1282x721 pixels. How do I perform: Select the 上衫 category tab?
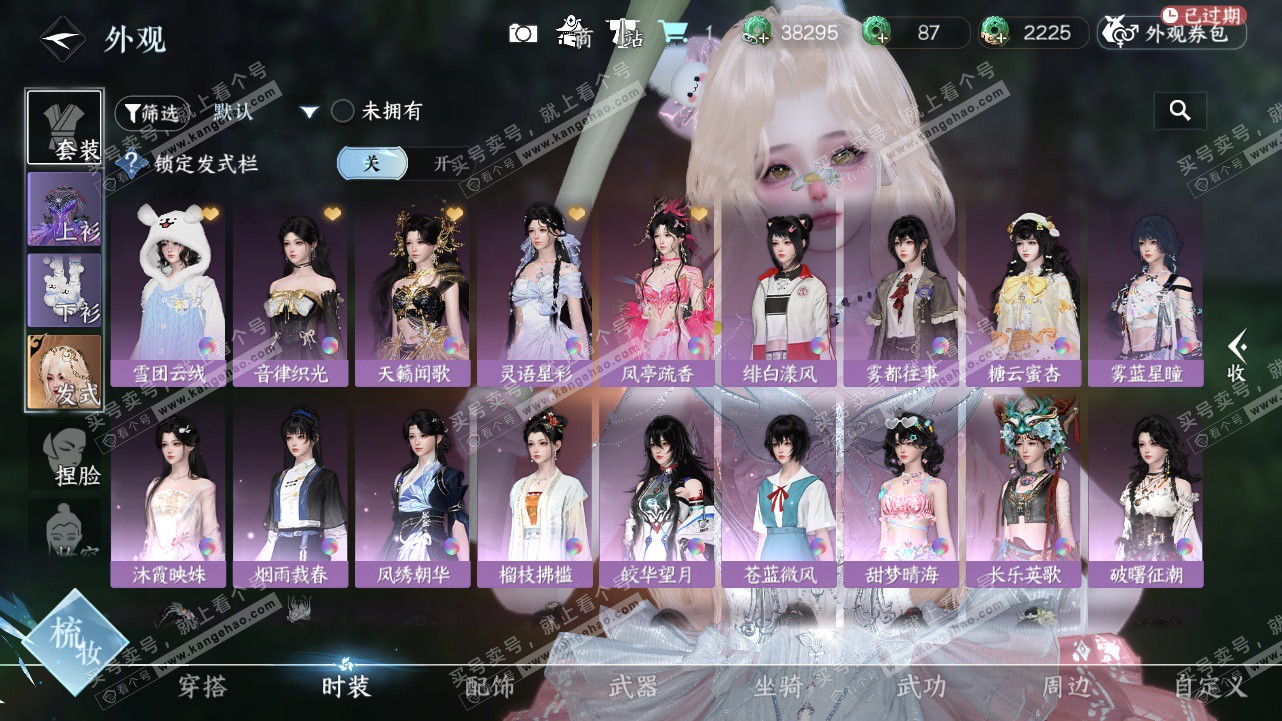coord(65,209)
